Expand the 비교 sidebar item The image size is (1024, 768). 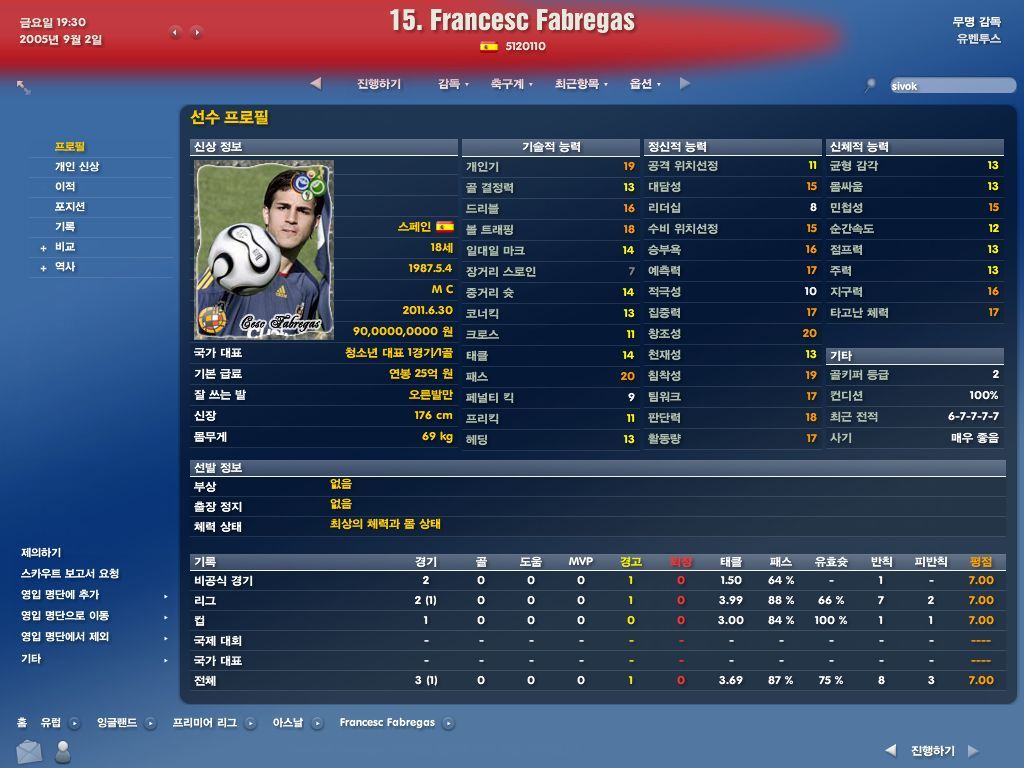tap(65, 247)
